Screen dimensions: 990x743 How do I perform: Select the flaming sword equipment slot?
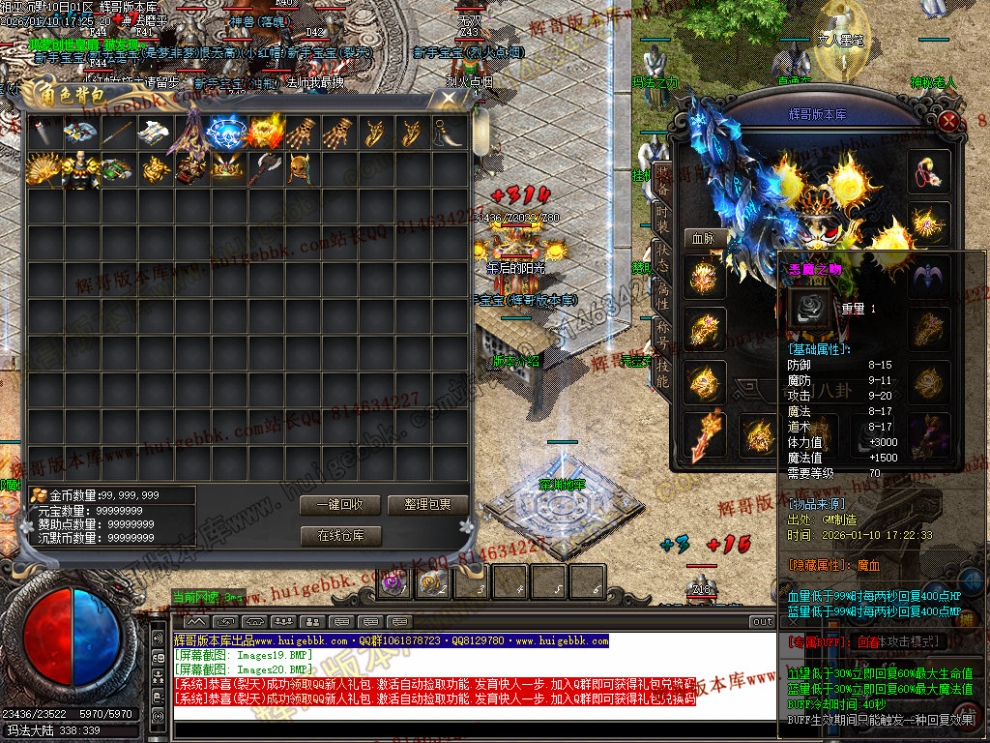pyautogui.click(x=702, y=433)
